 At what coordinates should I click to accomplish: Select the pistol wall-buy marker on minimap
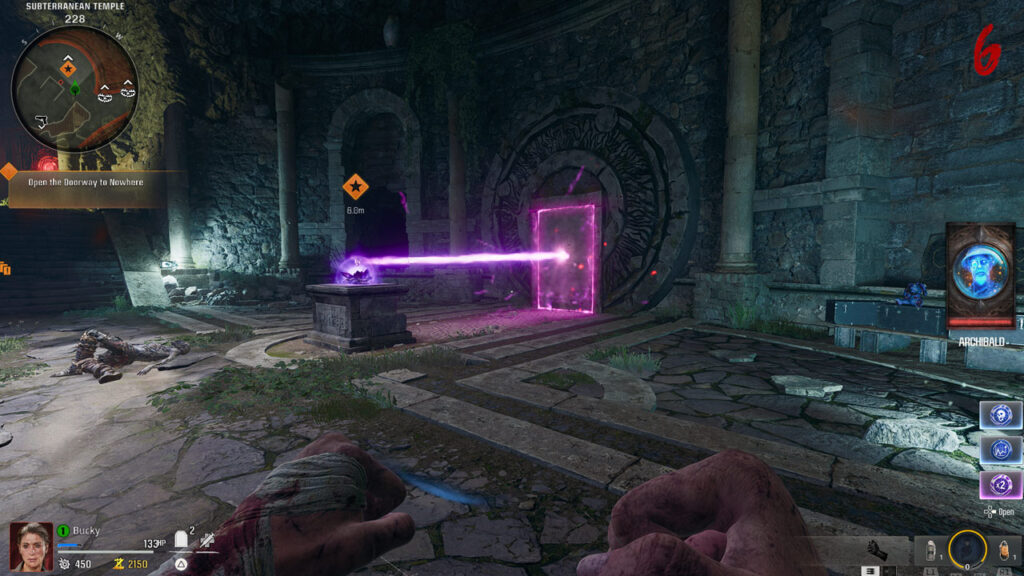pyautogui.click(x=40, y=122)
